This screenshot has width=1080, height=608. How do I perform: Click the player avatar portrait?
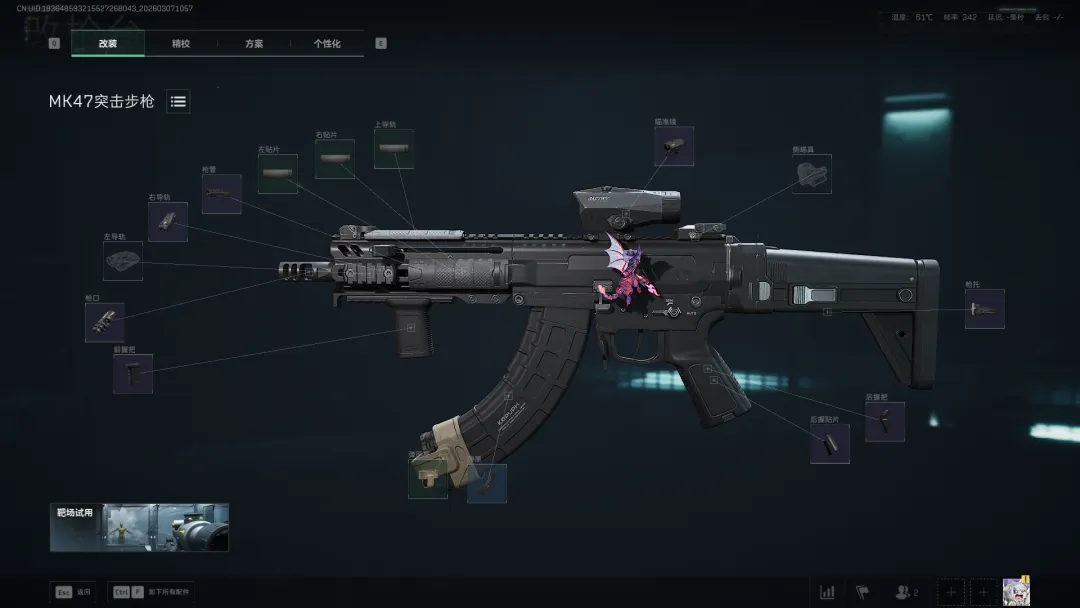point(1016,591)
